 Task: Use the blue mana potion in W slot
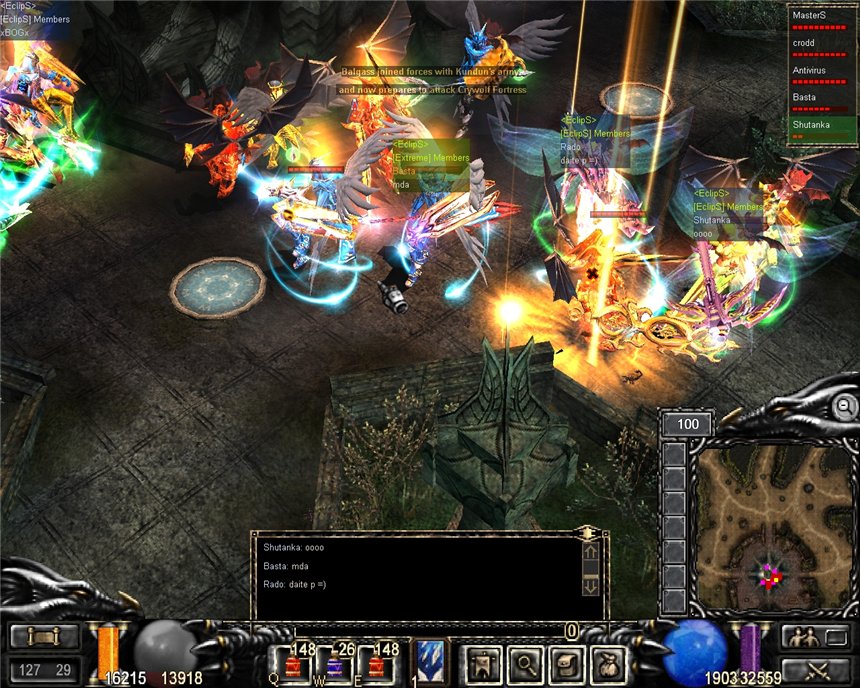[x=334, y=662]
